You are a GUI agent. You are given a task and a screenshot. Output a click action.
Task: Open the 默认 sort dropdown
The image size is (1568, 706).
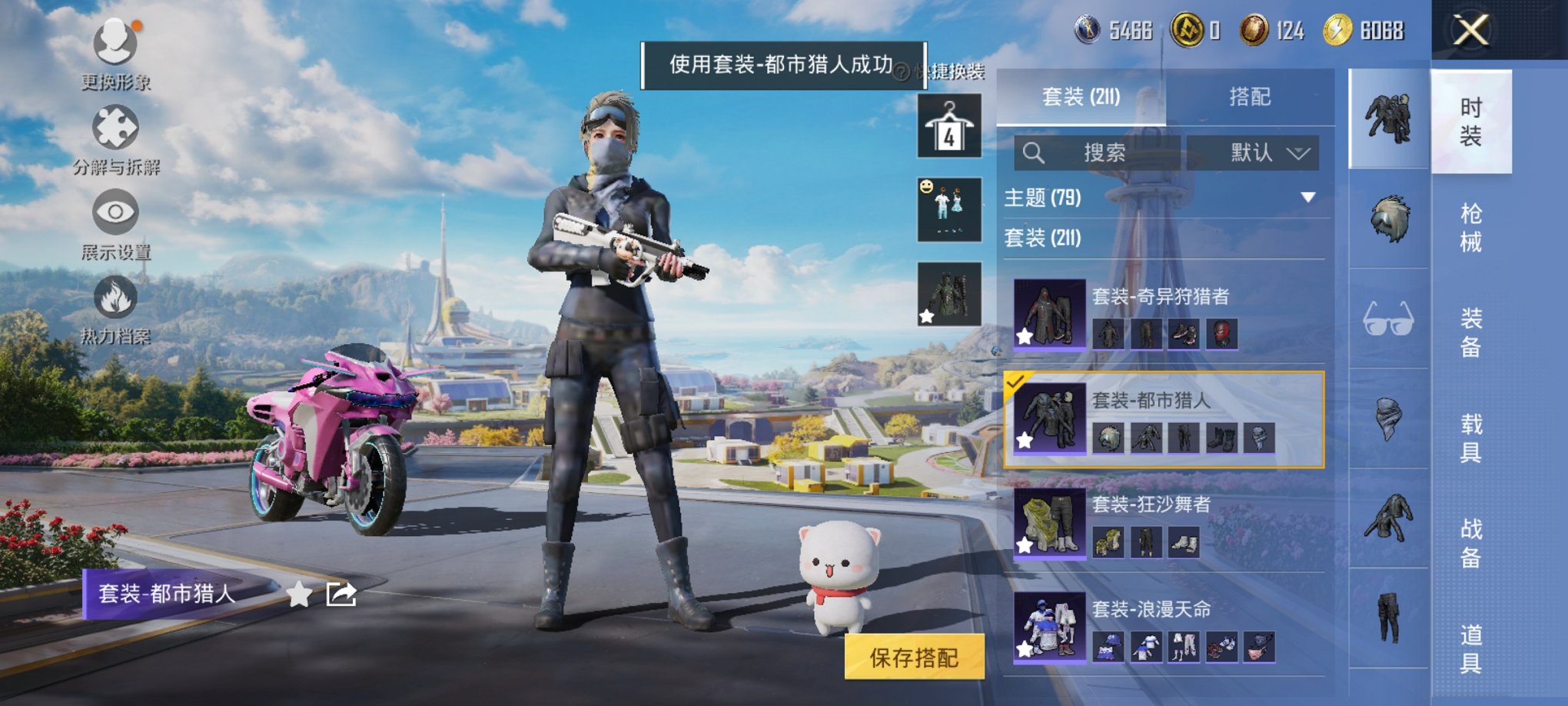coord(1261,152)
